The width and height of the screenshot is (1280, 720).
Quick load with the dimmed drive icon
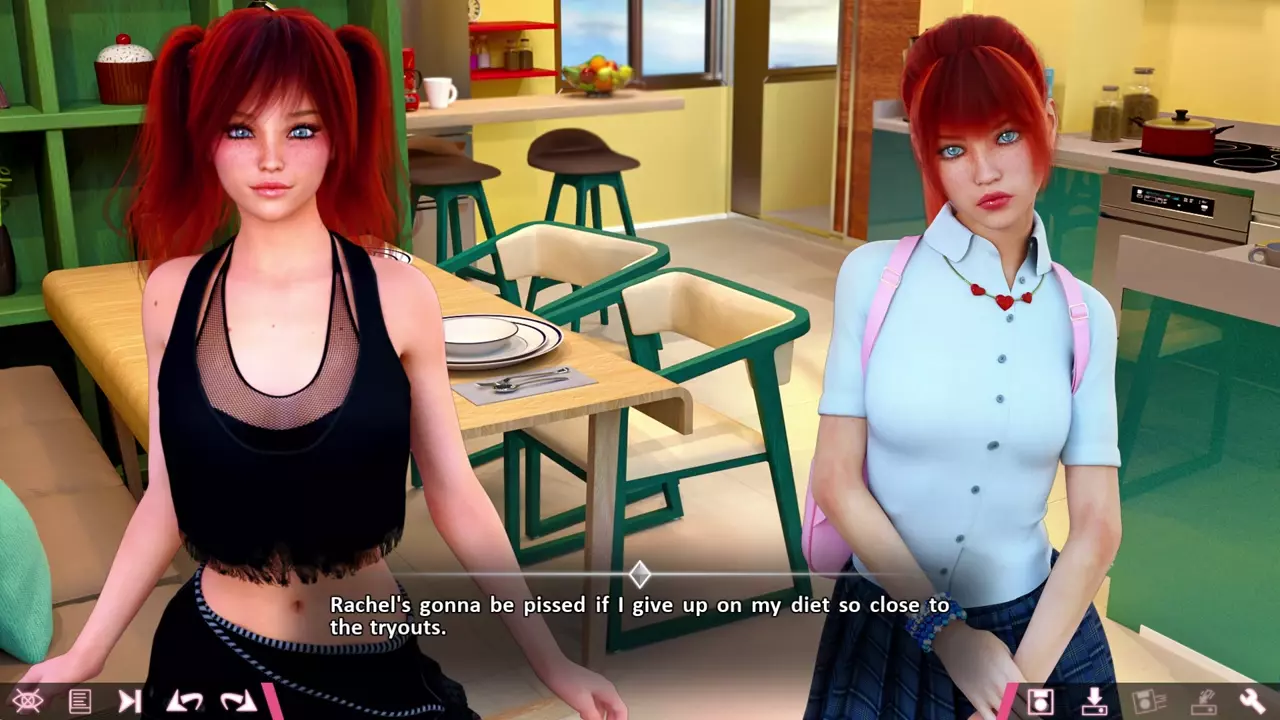(x=1201, y=700)
